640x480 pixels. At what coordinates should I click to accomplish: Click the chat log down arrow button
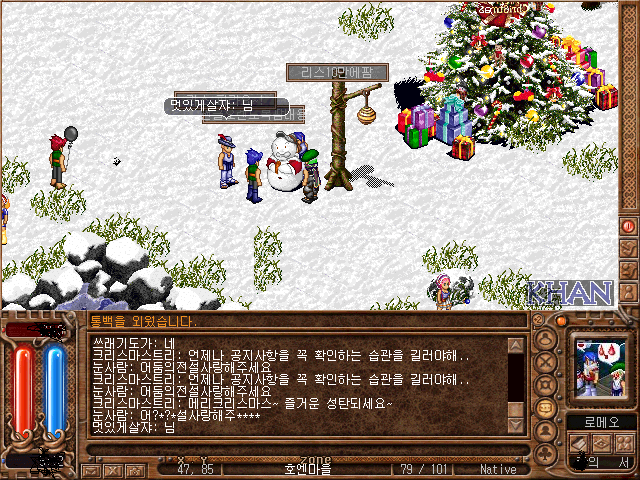pyautogui.click(x=516, y=427)
